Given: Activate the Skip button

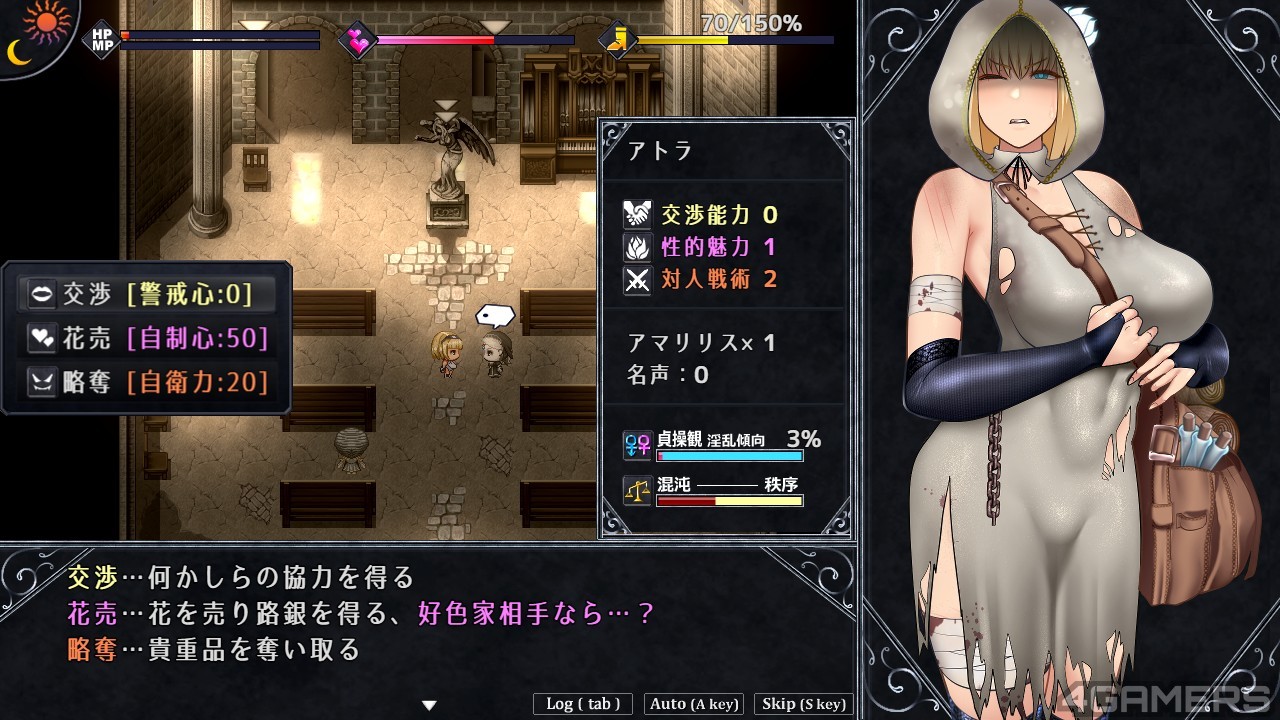Looking at the screenshot, I should (x=804, y=704).
